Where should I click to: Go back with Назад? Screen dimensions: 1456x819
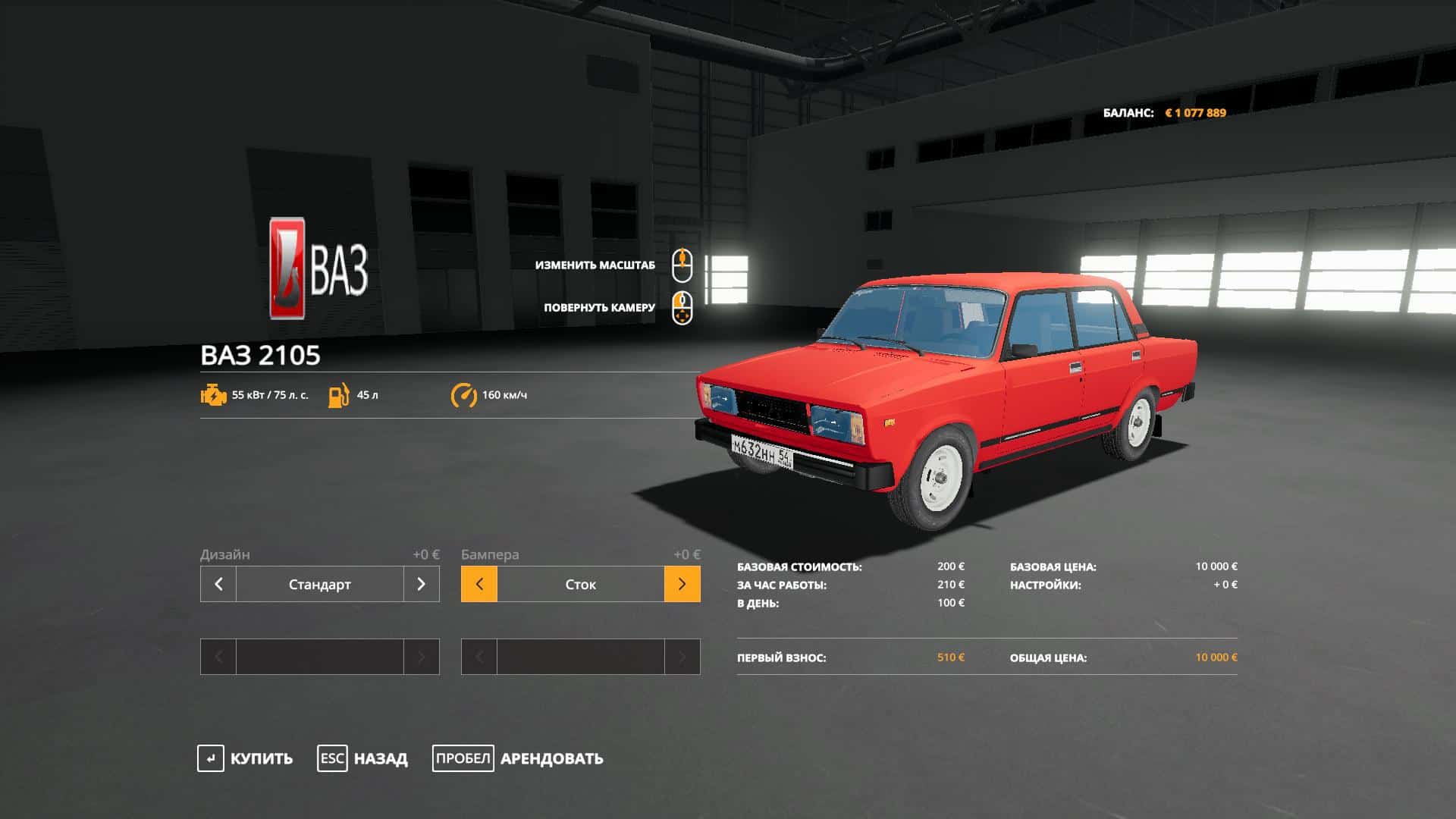tap(362, 758)
